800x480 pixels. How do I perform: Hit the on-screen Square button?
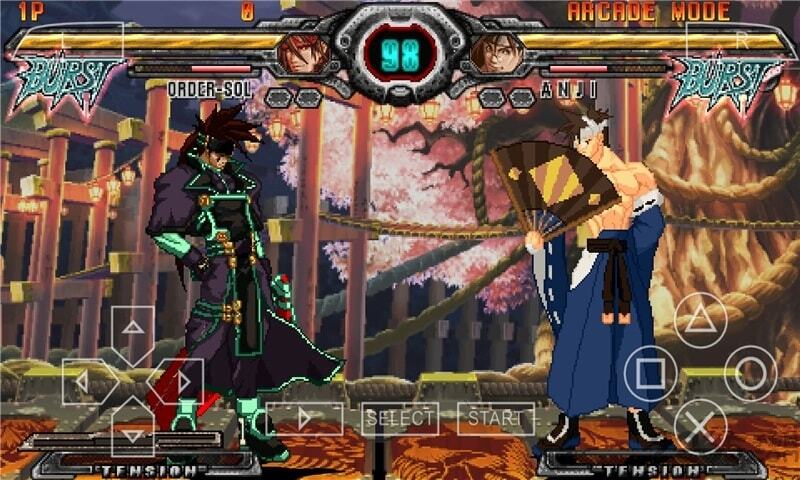coord(650,373)
